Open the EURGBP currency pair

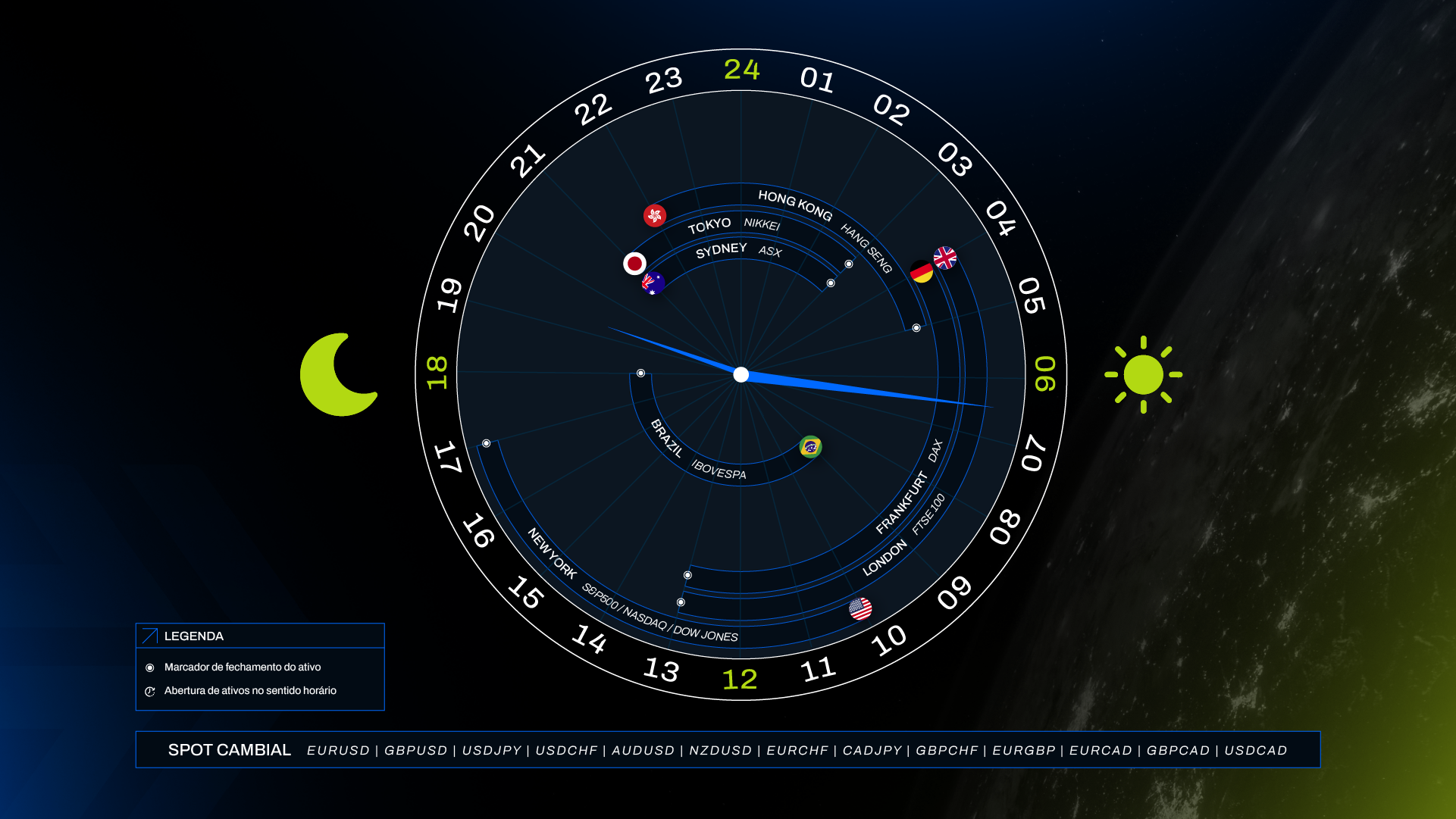pyautogui.click(x=1024, y=750)
